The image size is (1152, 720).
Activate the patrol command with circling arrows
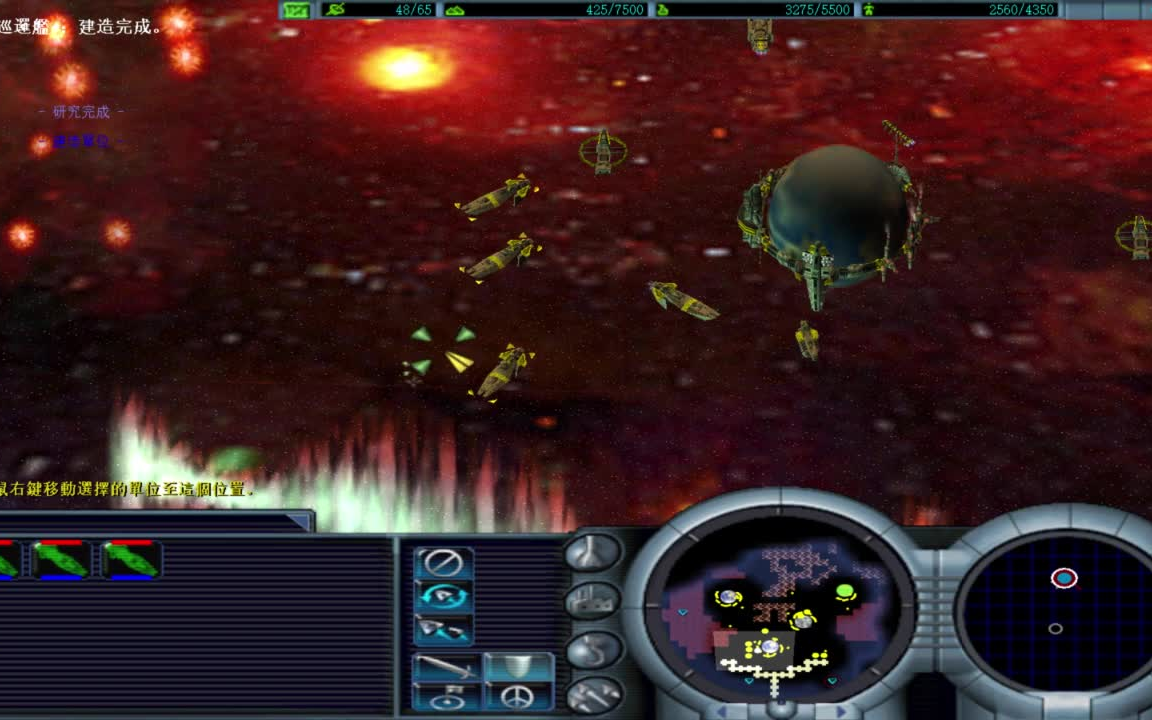tap(443, 596)
